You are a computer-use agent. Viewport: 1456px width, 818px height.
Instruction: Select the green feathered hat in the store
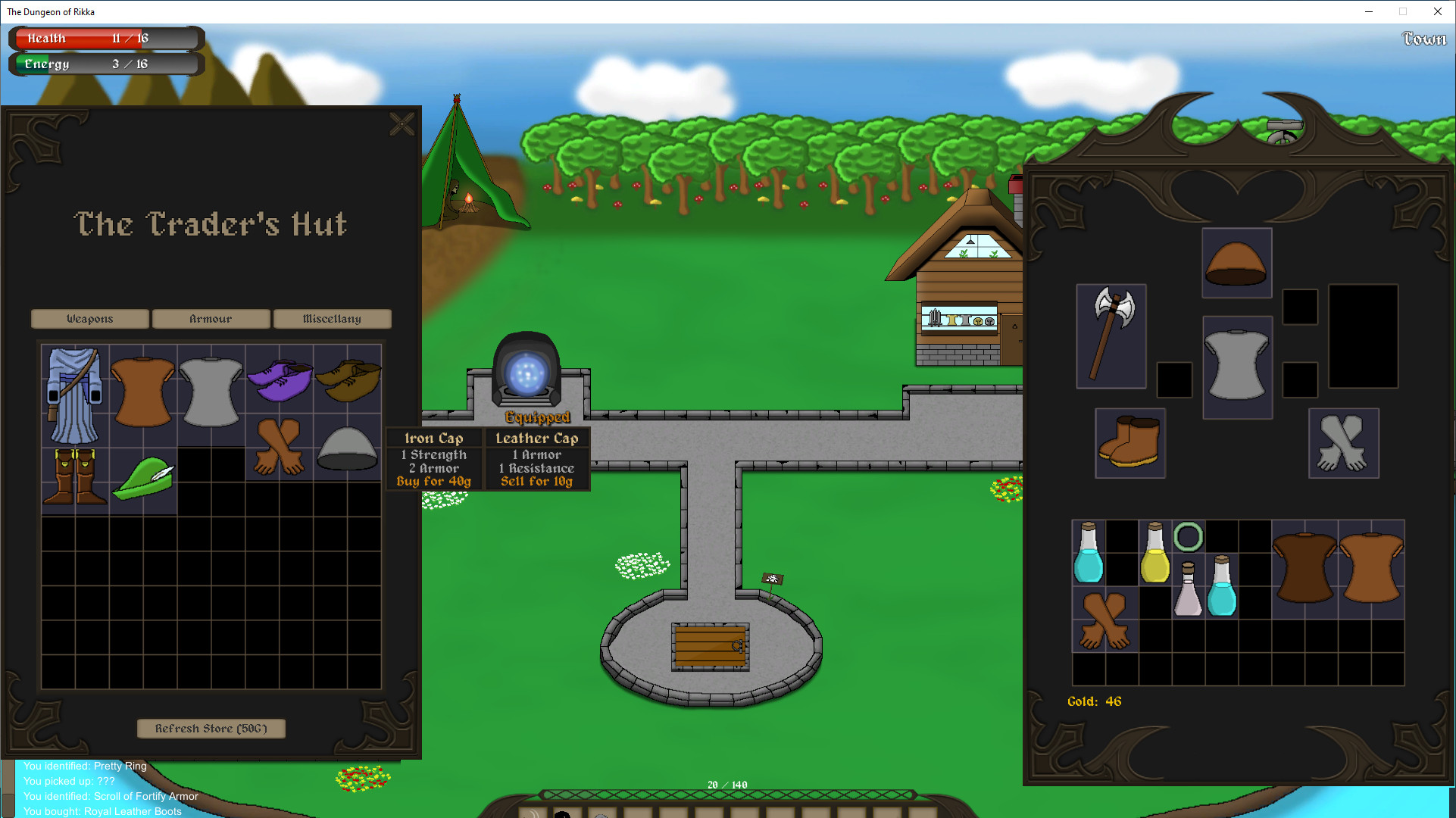pos(143,476)
